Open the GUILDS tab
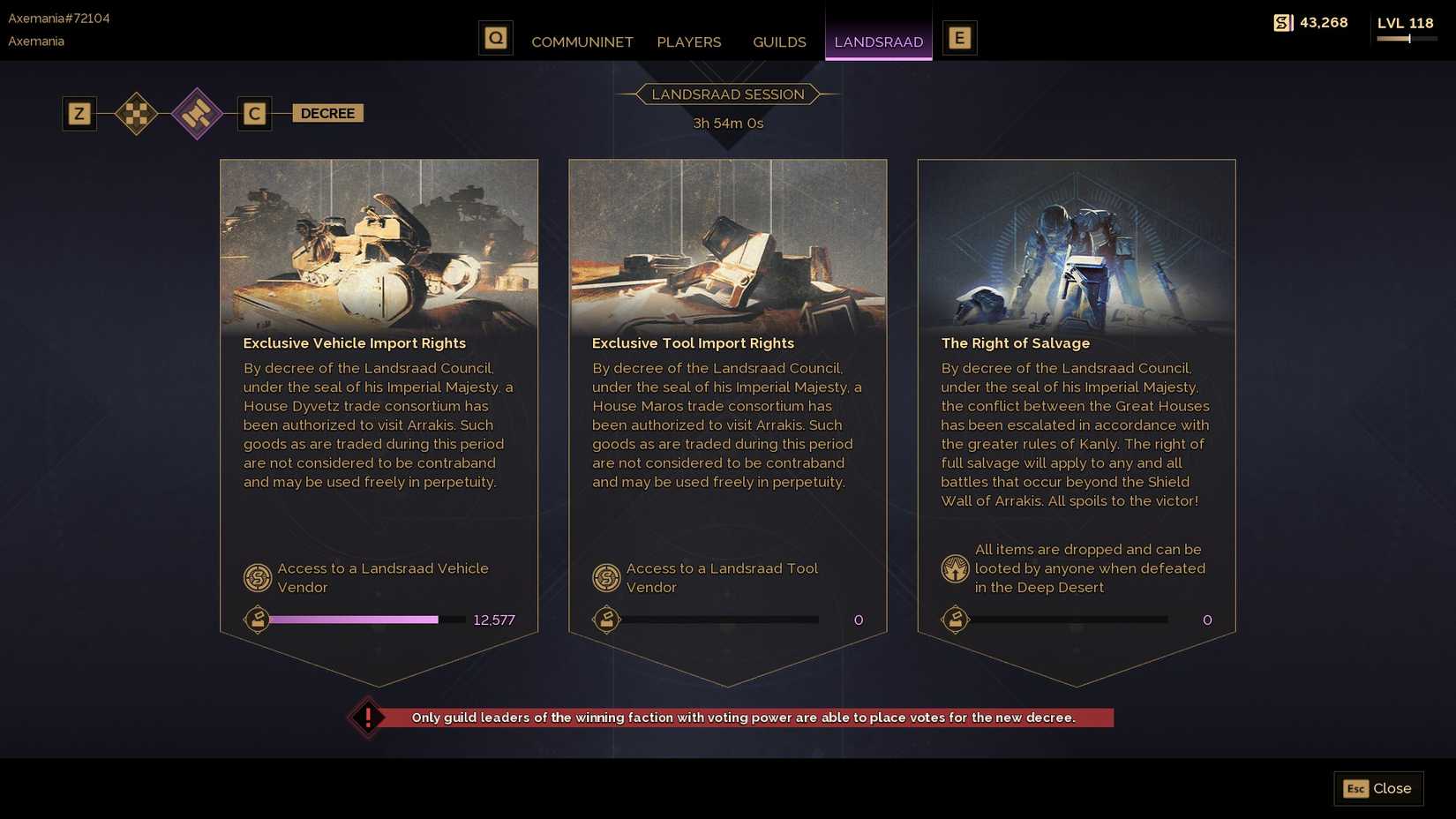This screenshot has width=1456, height=819. pos(778,41)
